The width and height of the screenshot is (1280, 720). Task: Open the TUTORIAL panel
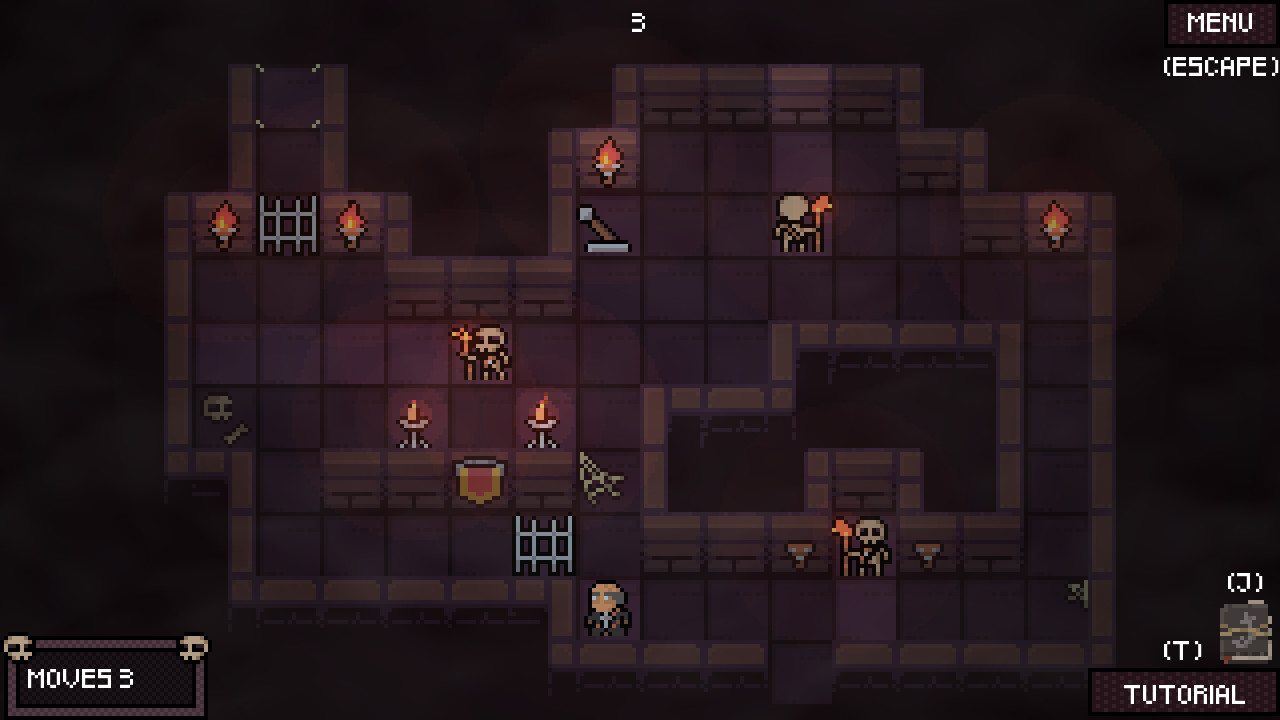(x=1184, y=694)
